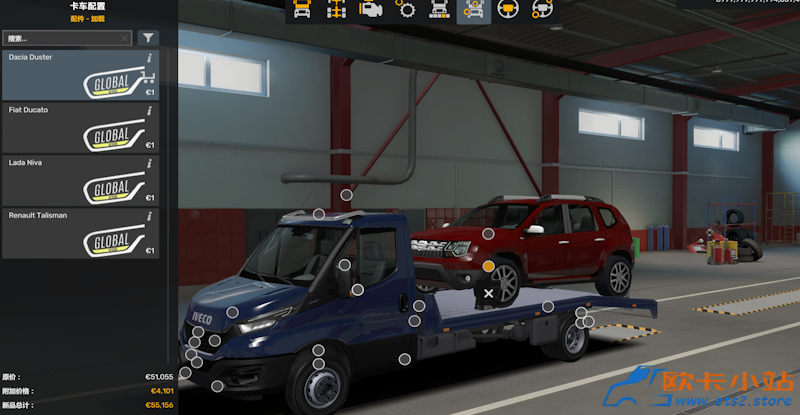The width and height of the screenshot is (800, 415).
Task: Select the highlighted truck accessories tab
Action: pos(473,11)
